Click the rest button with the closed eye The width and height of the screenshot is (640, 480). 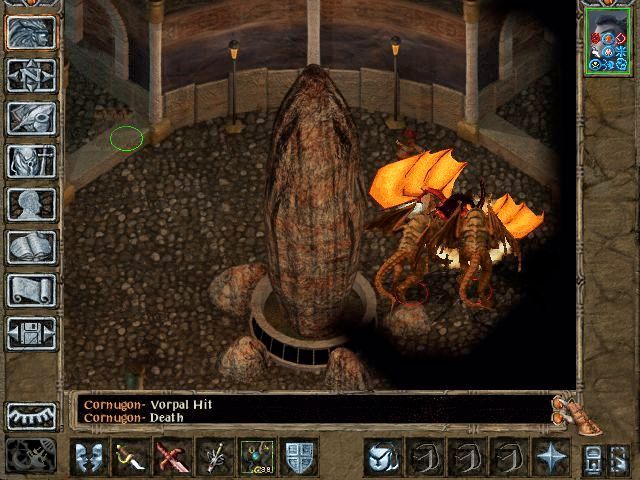31,415
